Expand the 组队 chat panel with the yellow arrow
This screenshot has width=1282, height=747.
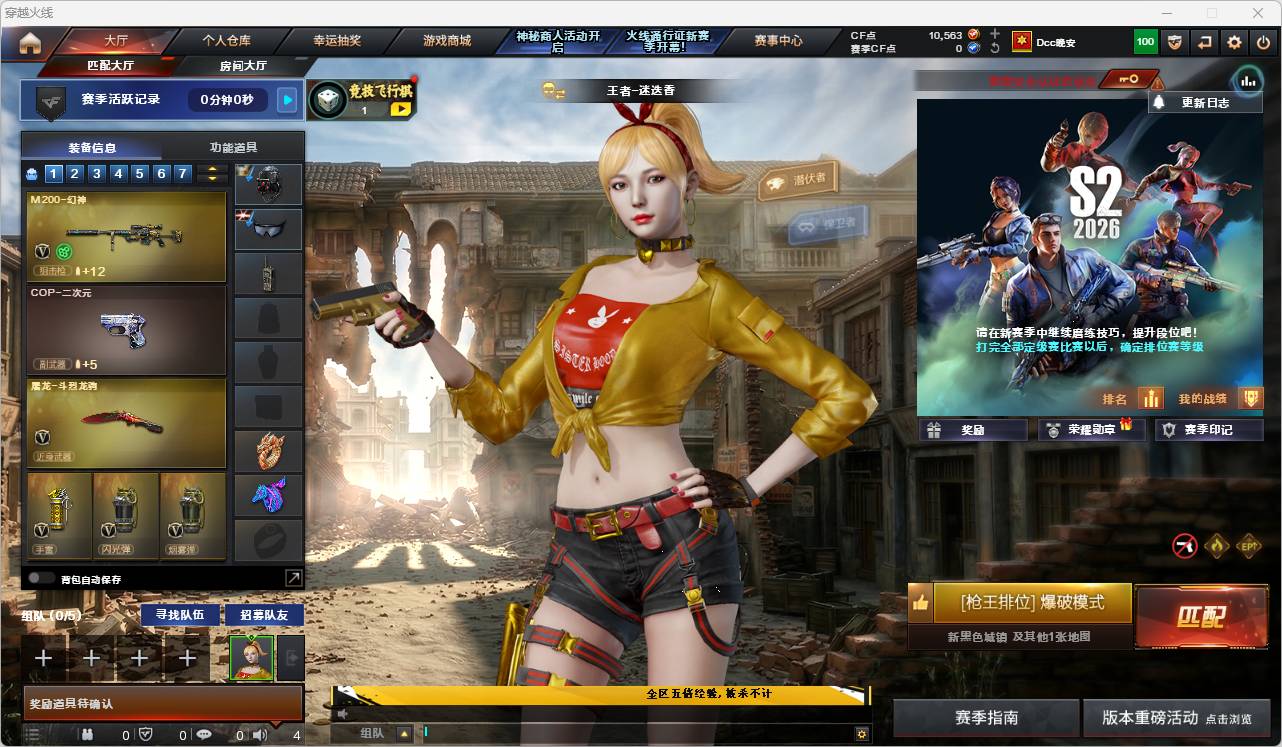pyautogui.click(x=403, y=732)
